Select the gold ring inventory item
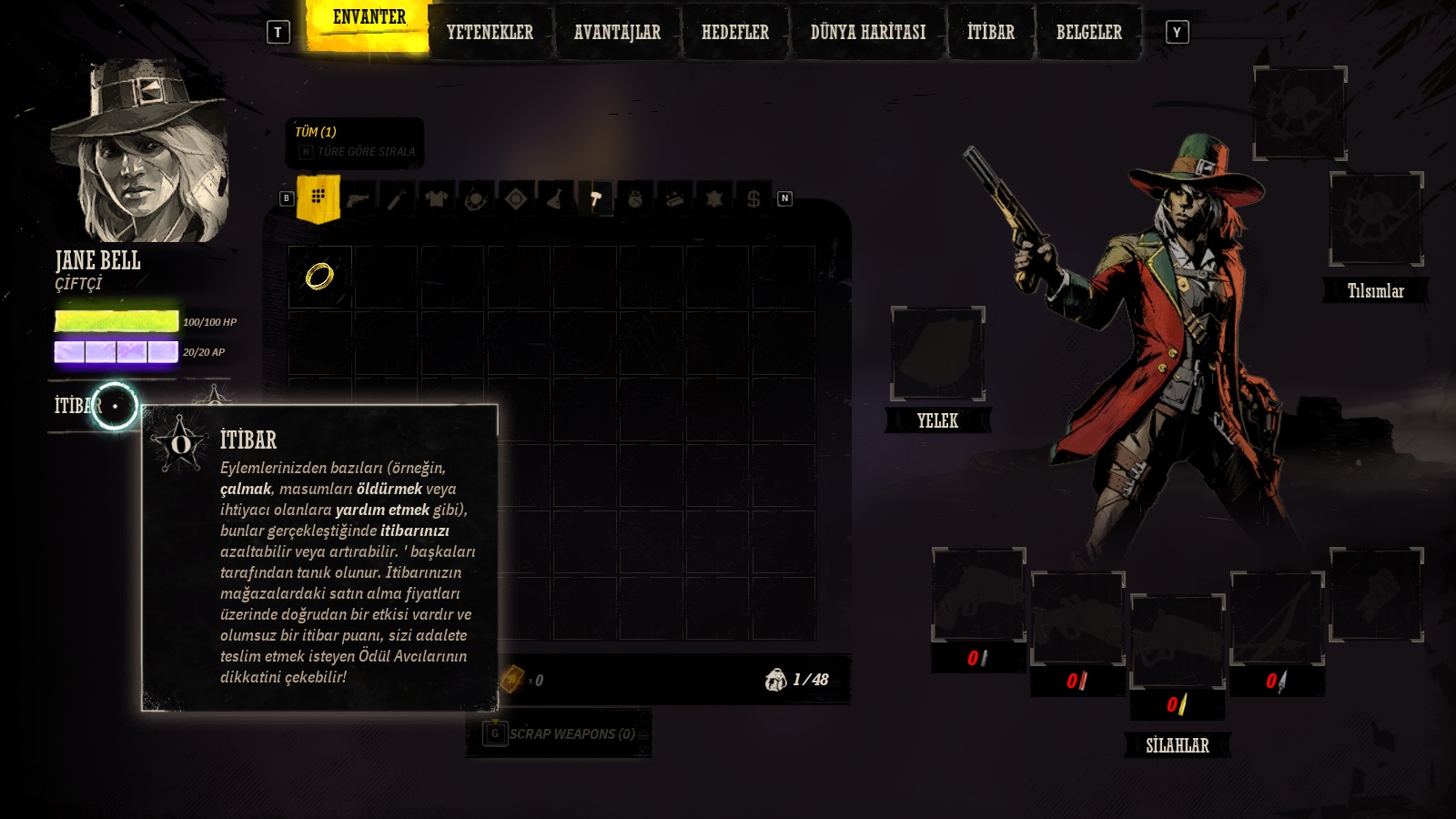 319,276
